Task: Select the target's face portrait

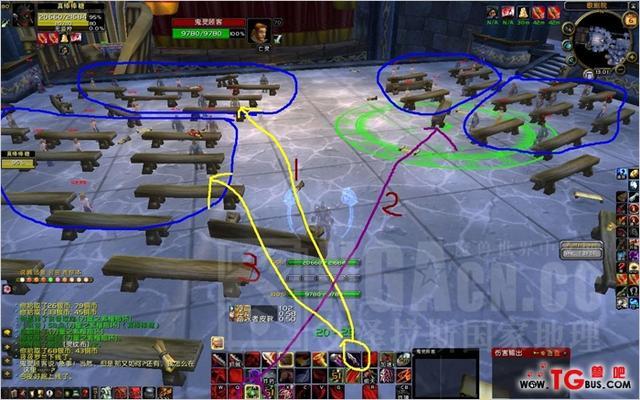Action: point(258,31)
